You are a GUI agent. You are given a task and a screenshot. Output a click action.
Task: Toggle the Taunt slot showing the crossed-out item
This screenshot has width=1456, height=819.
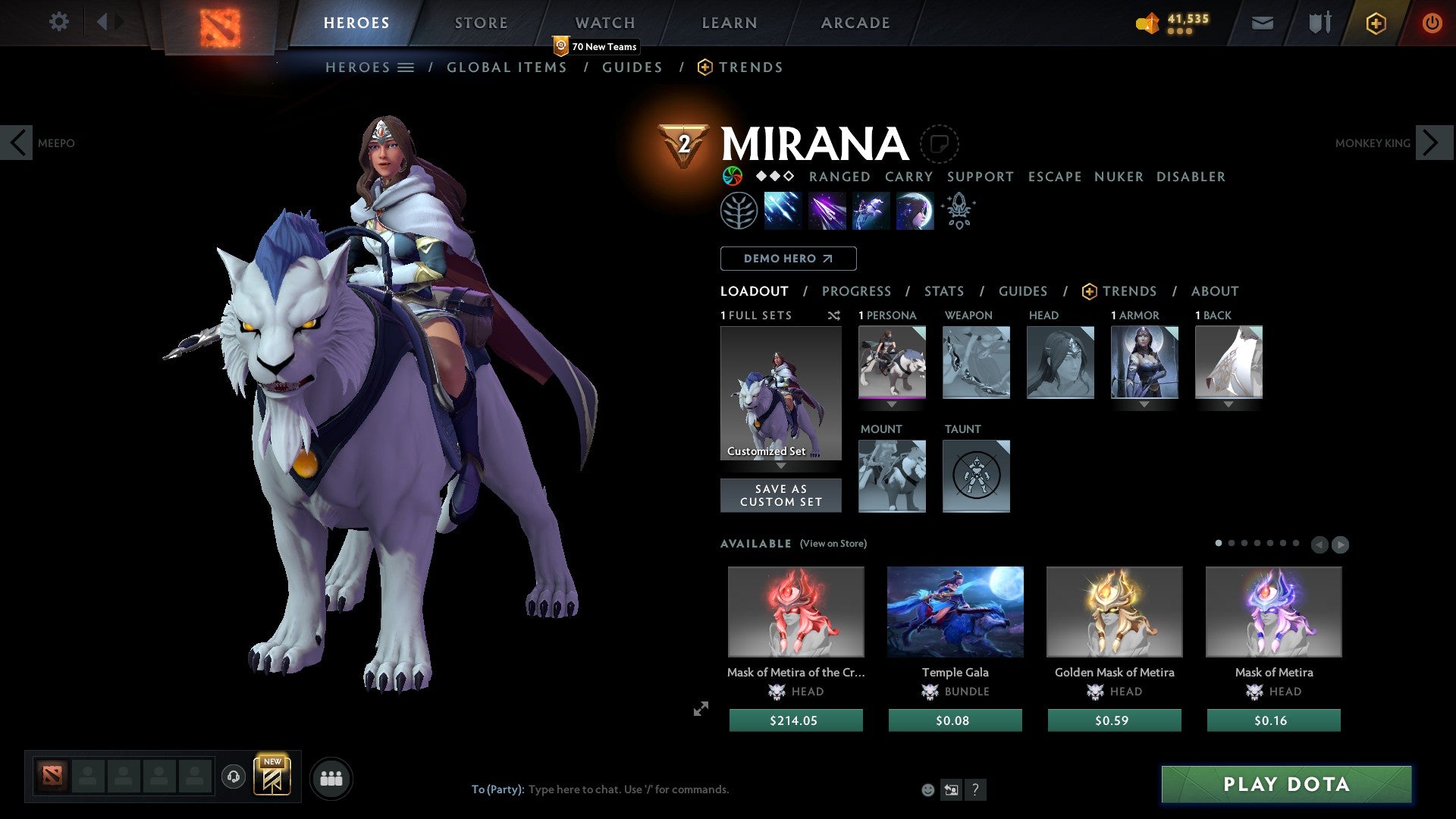(x=976, y=476)
